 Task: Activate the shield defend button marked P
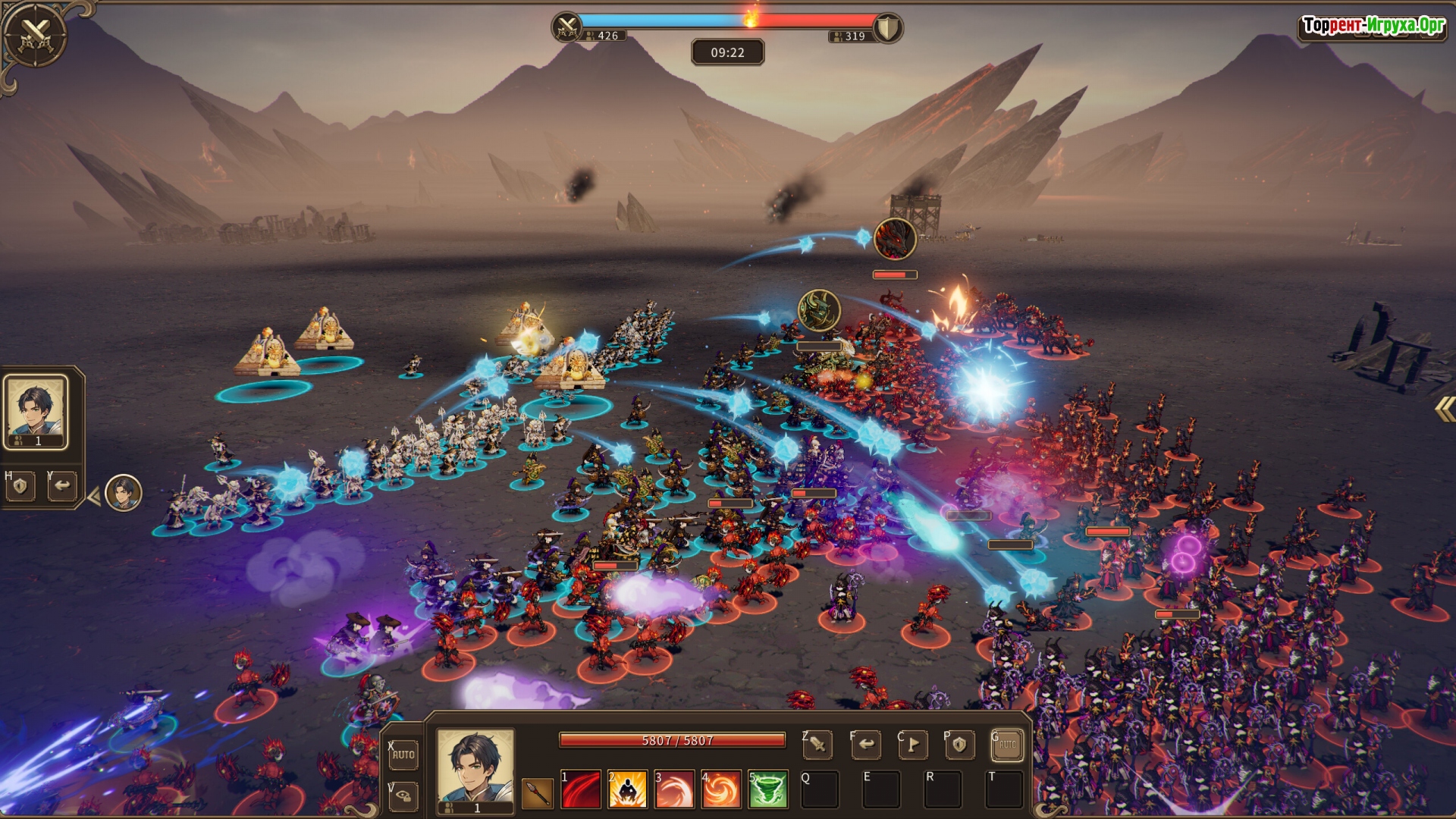[x=959, y=745]
